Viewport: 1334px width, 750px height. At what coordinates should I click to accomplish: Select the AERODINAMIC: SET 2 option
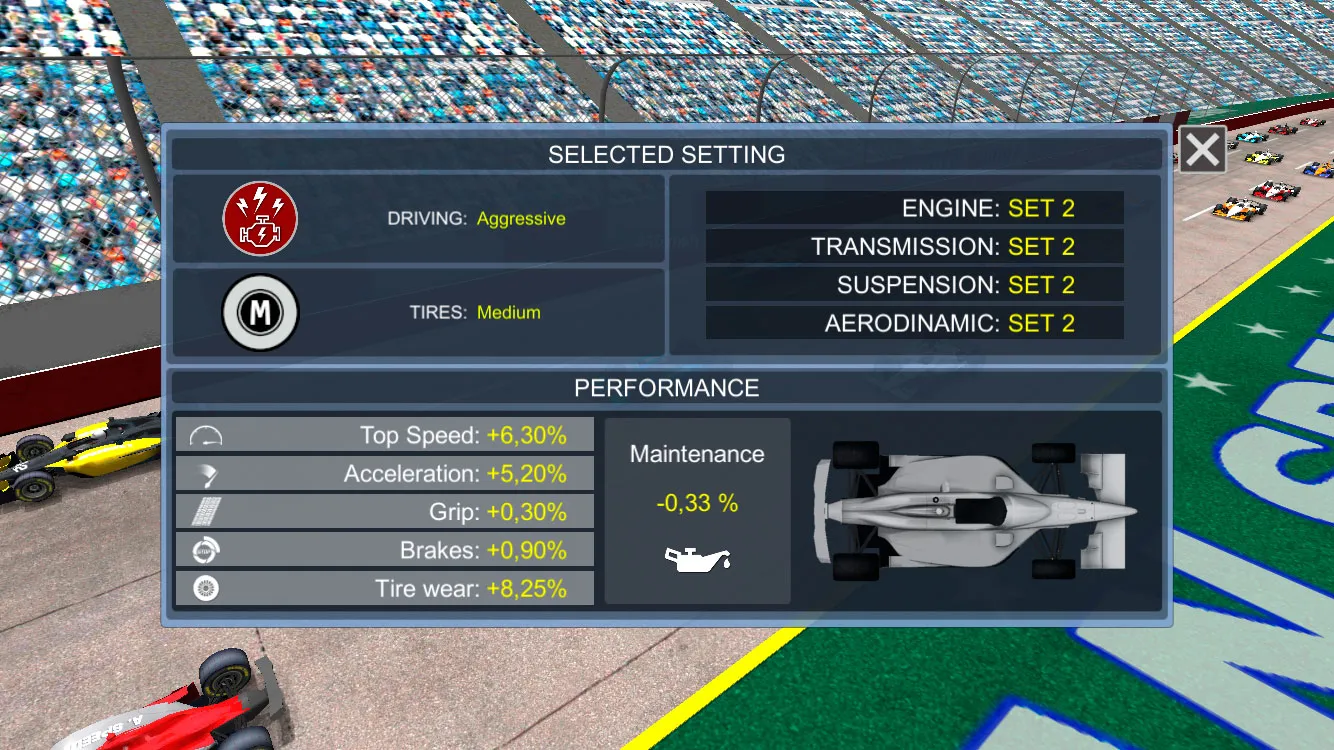click(913, 322)
